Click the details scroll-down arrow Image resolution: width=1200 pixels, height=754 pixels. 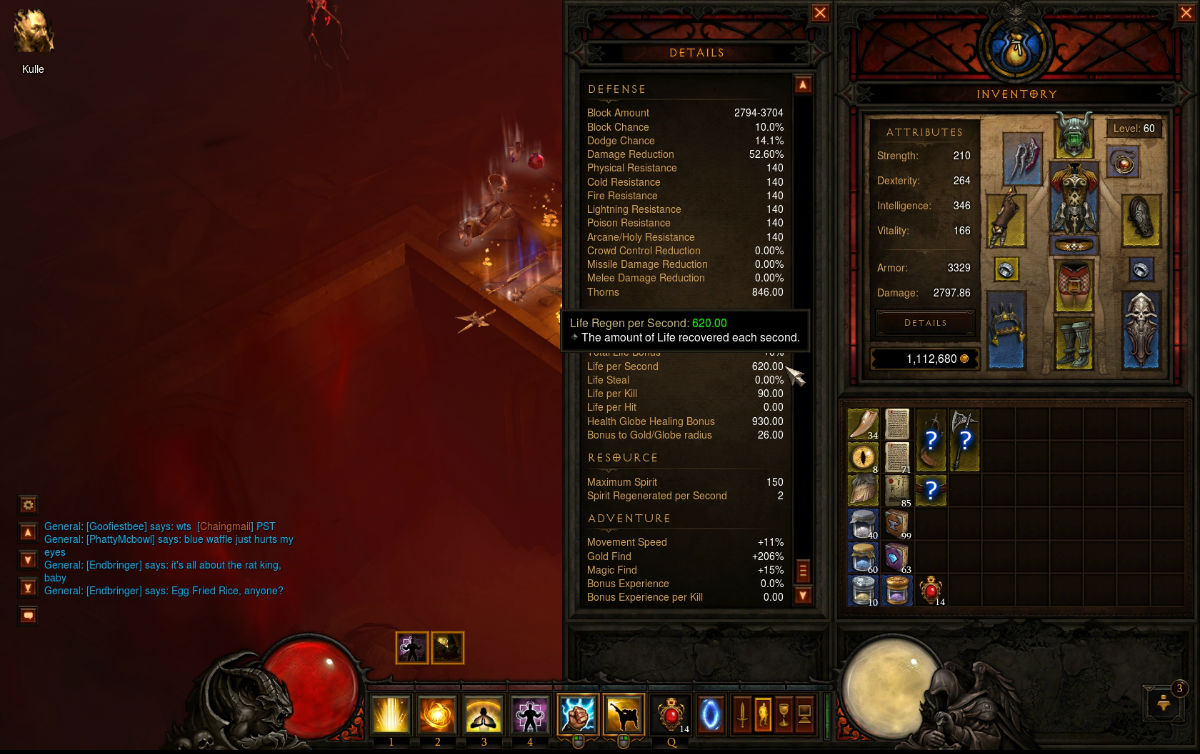point(802,596)
